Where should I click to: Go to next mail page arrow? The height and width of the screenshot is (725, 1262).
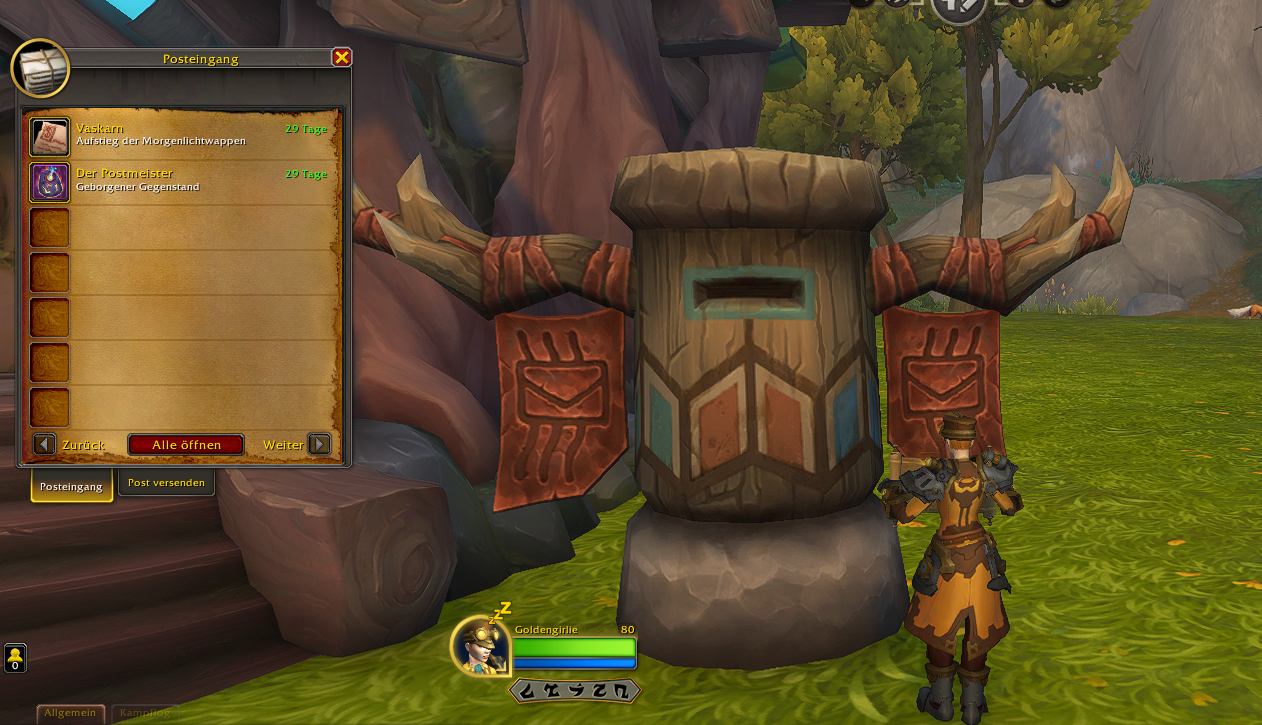point(319,444)
